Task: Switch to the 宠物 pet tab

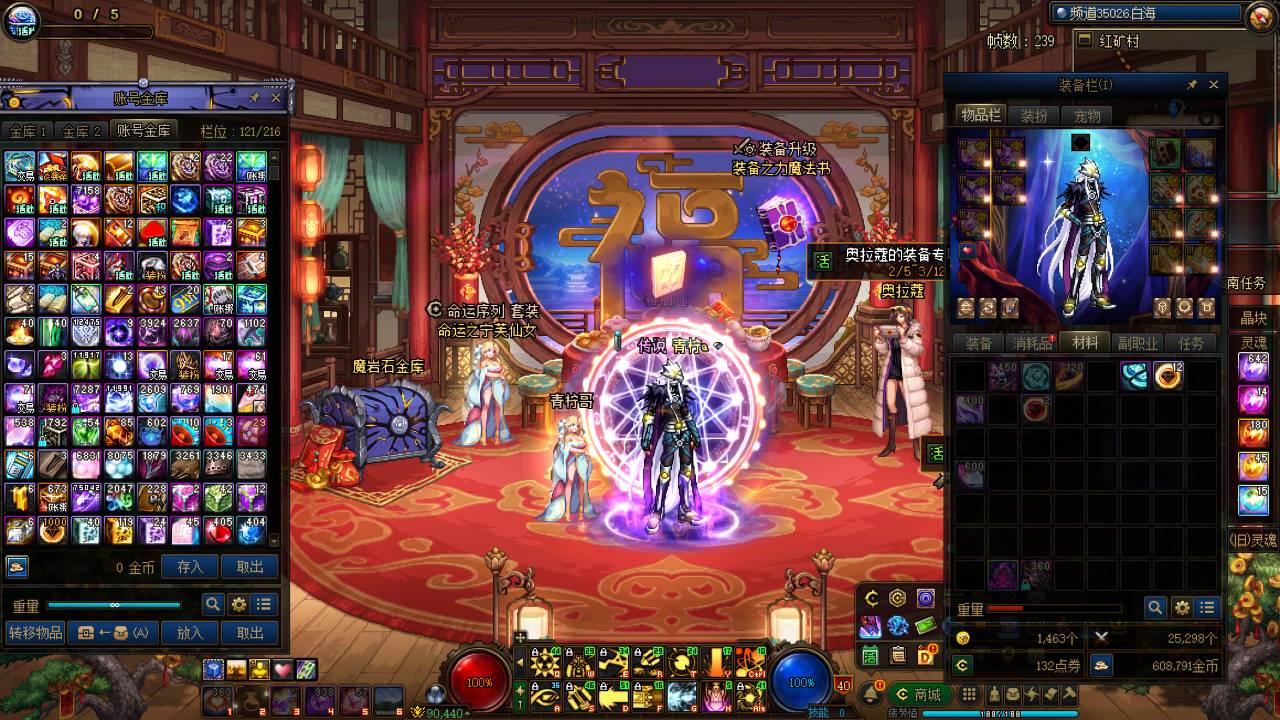Action: click(1087, 116)
